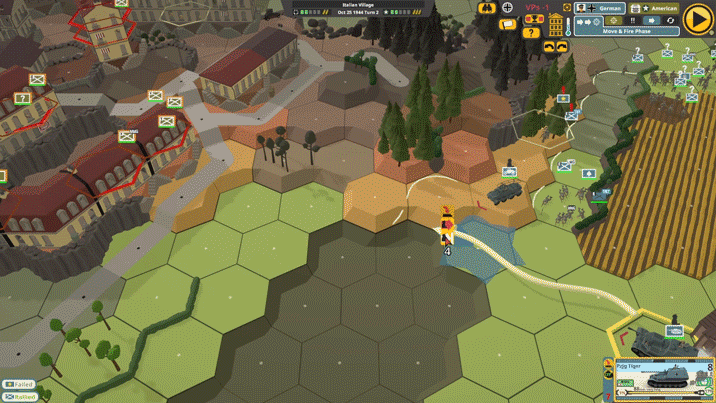Open the speech bubble message log
The image size is (716, 403).
coord(508,23)
